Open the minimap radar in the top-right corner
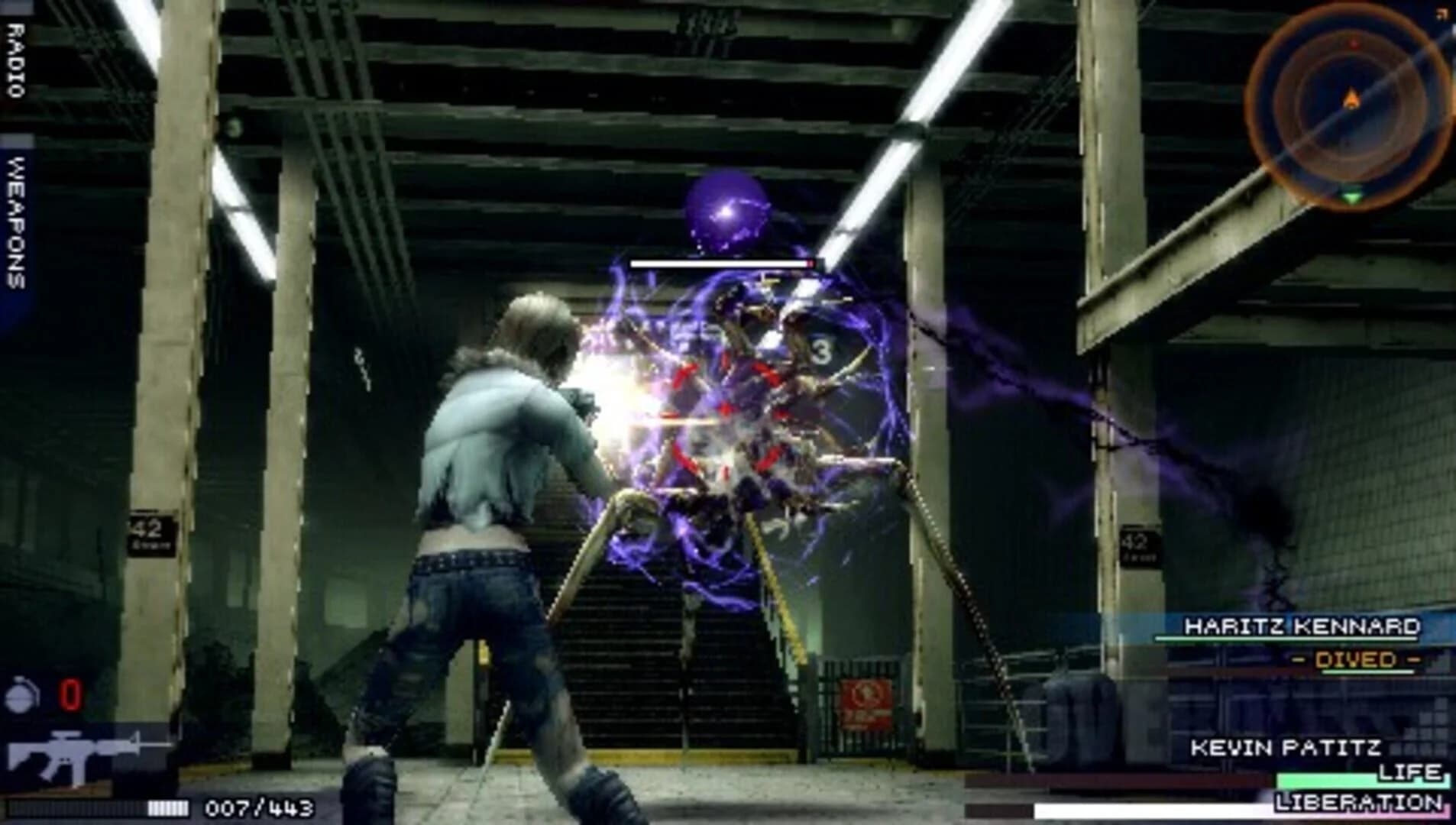Viewport: 1456px width, 825px height. click(x=1352, y=99)
